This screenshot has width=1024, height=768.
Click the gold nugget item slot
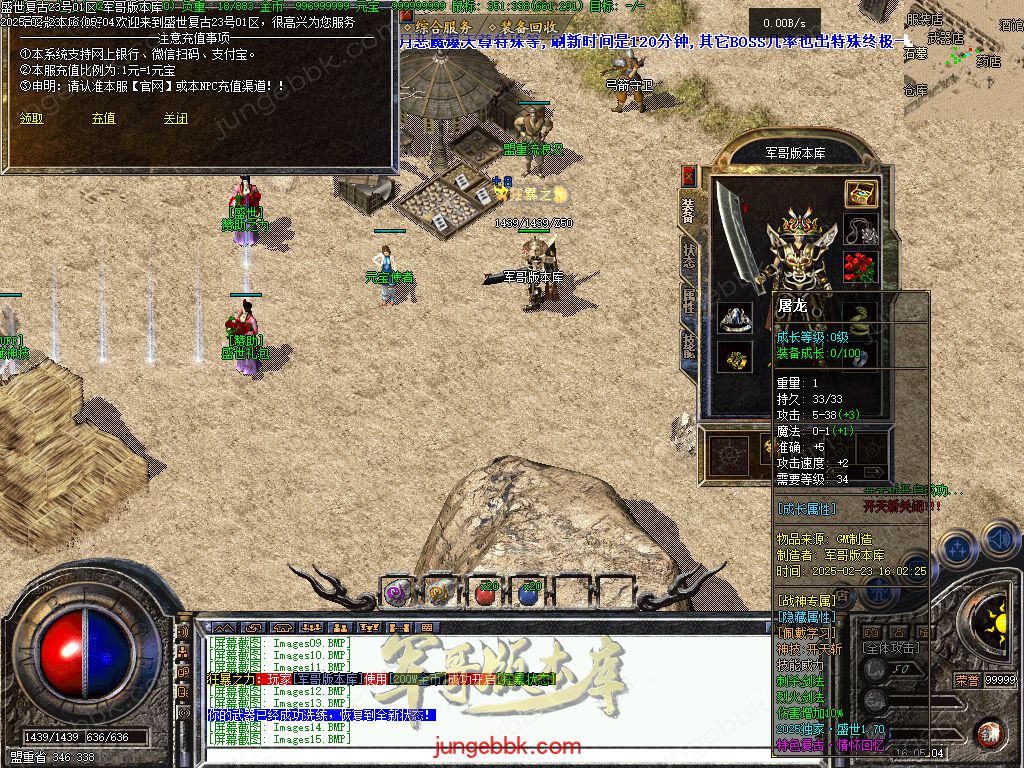coord(735,358)
